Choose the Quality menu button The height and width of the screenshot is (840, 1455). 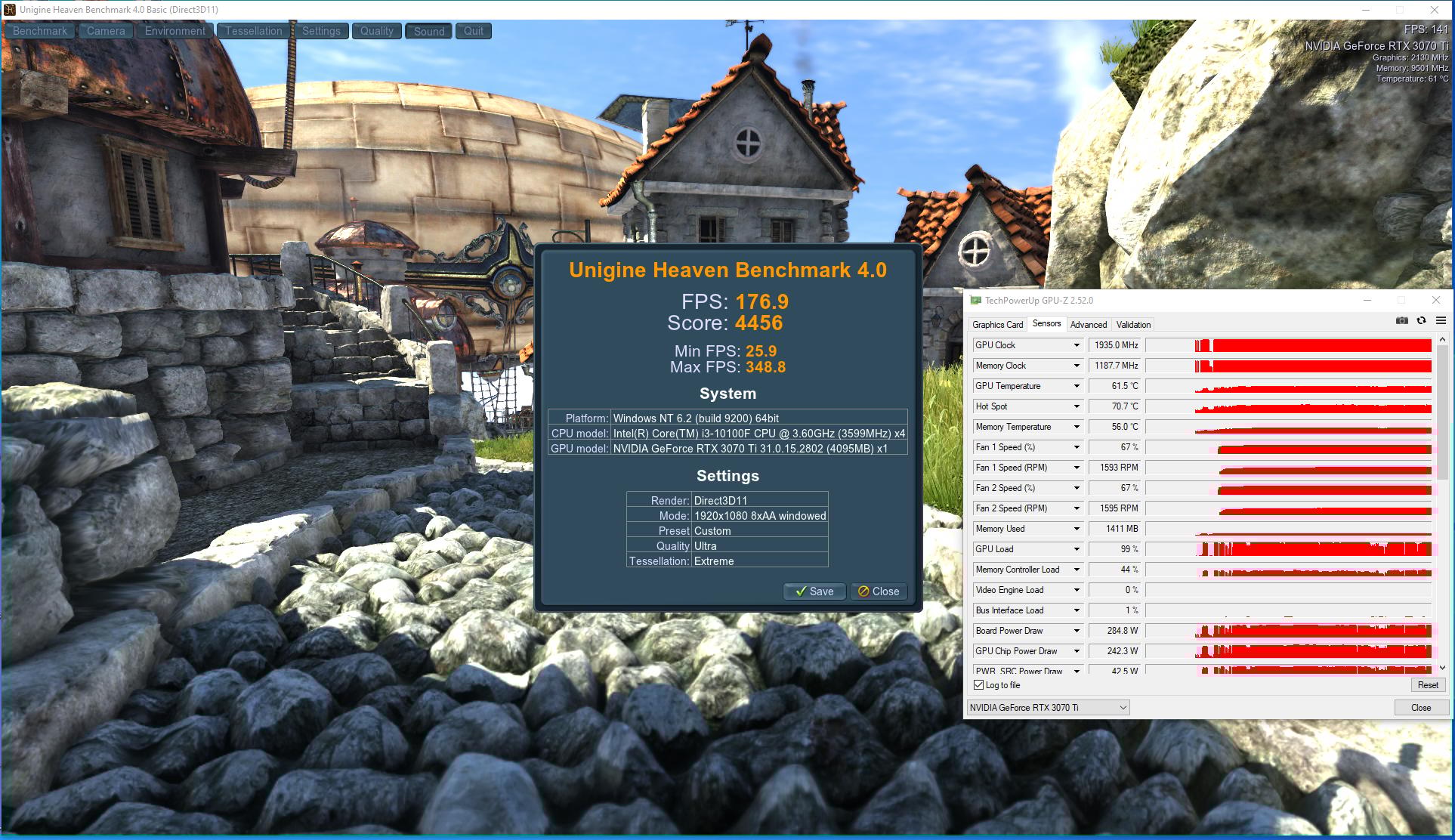pyautogui.click(x=376, y=31)
